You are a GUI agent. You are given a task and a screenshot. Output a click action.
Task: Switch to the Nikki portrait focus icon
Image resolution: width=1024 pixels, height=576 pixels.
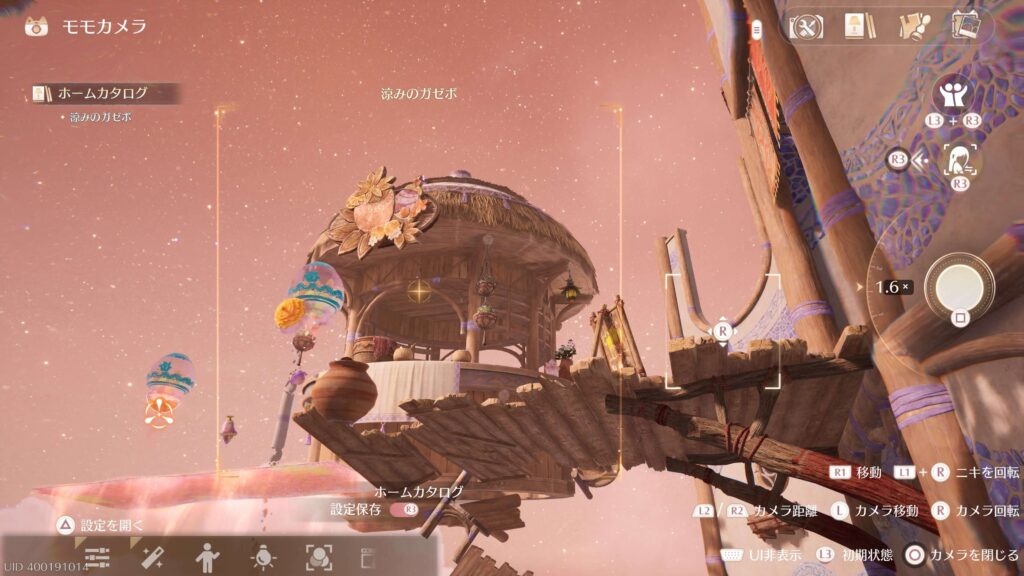click(960, 159)
